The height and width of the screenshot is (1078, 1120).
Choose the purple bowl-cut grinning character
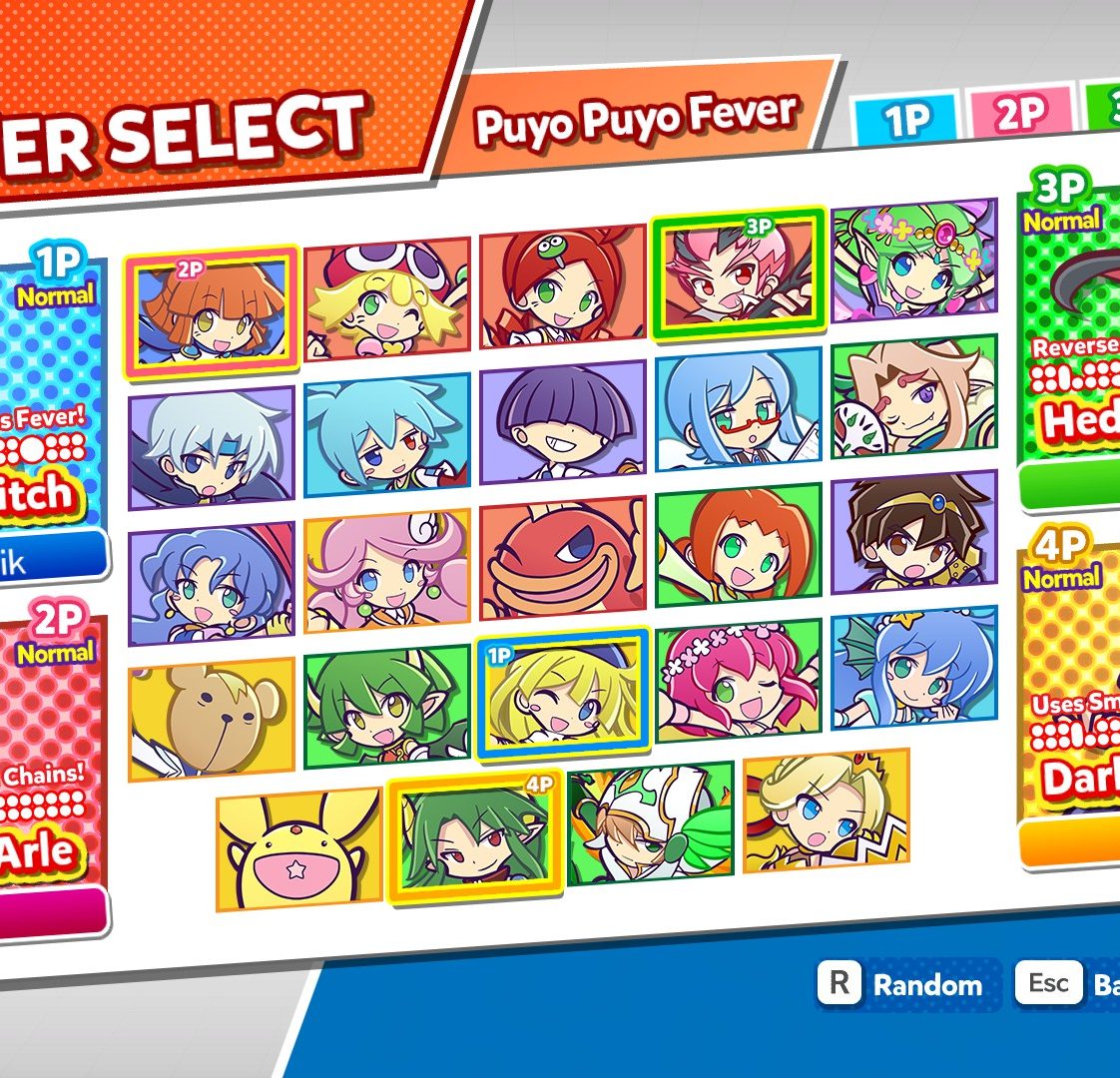[562, 422]
